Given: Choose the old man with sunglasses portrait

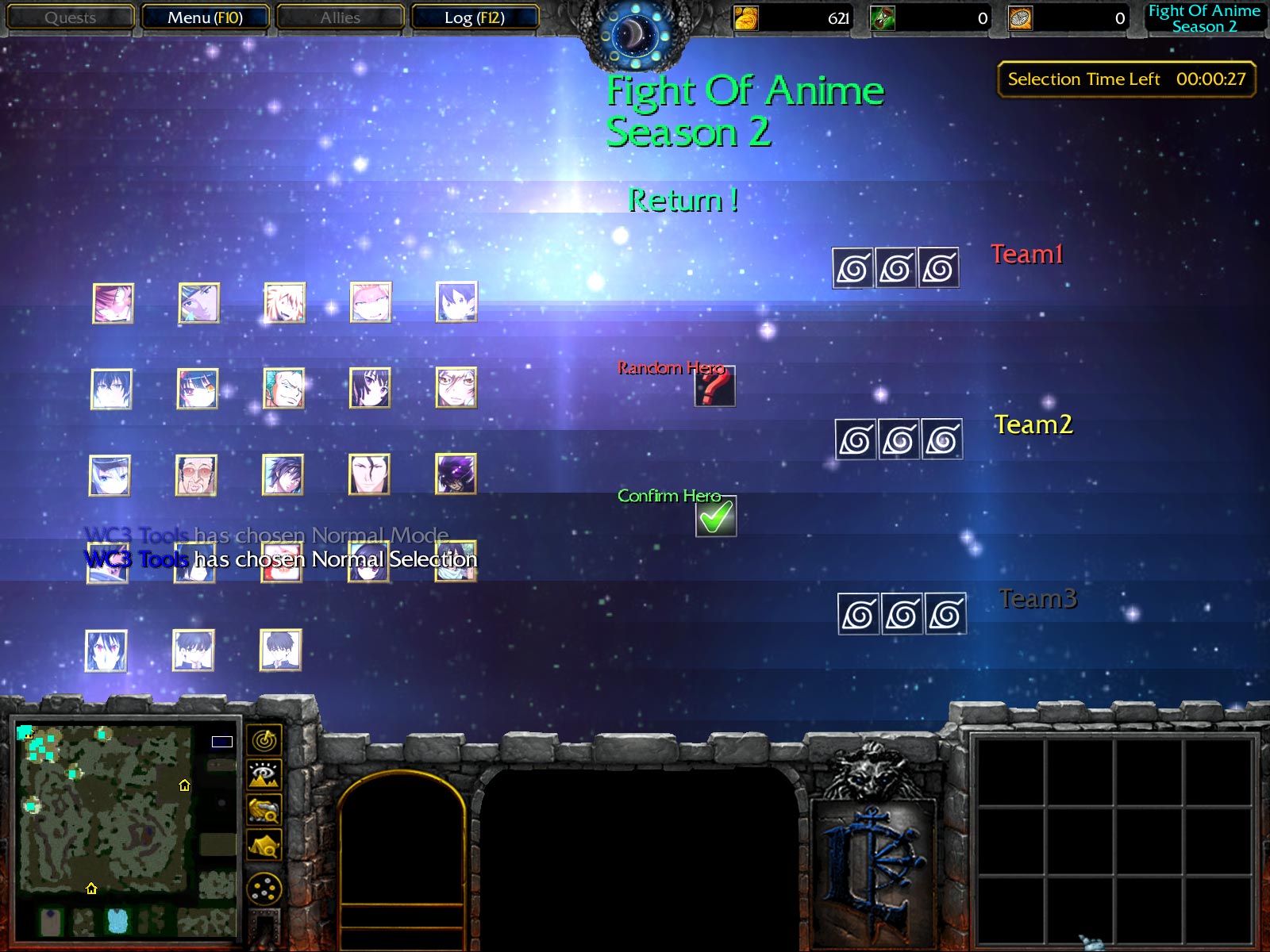Looking at the screenshot, I should pyautogui.click(x=196, y=475).
